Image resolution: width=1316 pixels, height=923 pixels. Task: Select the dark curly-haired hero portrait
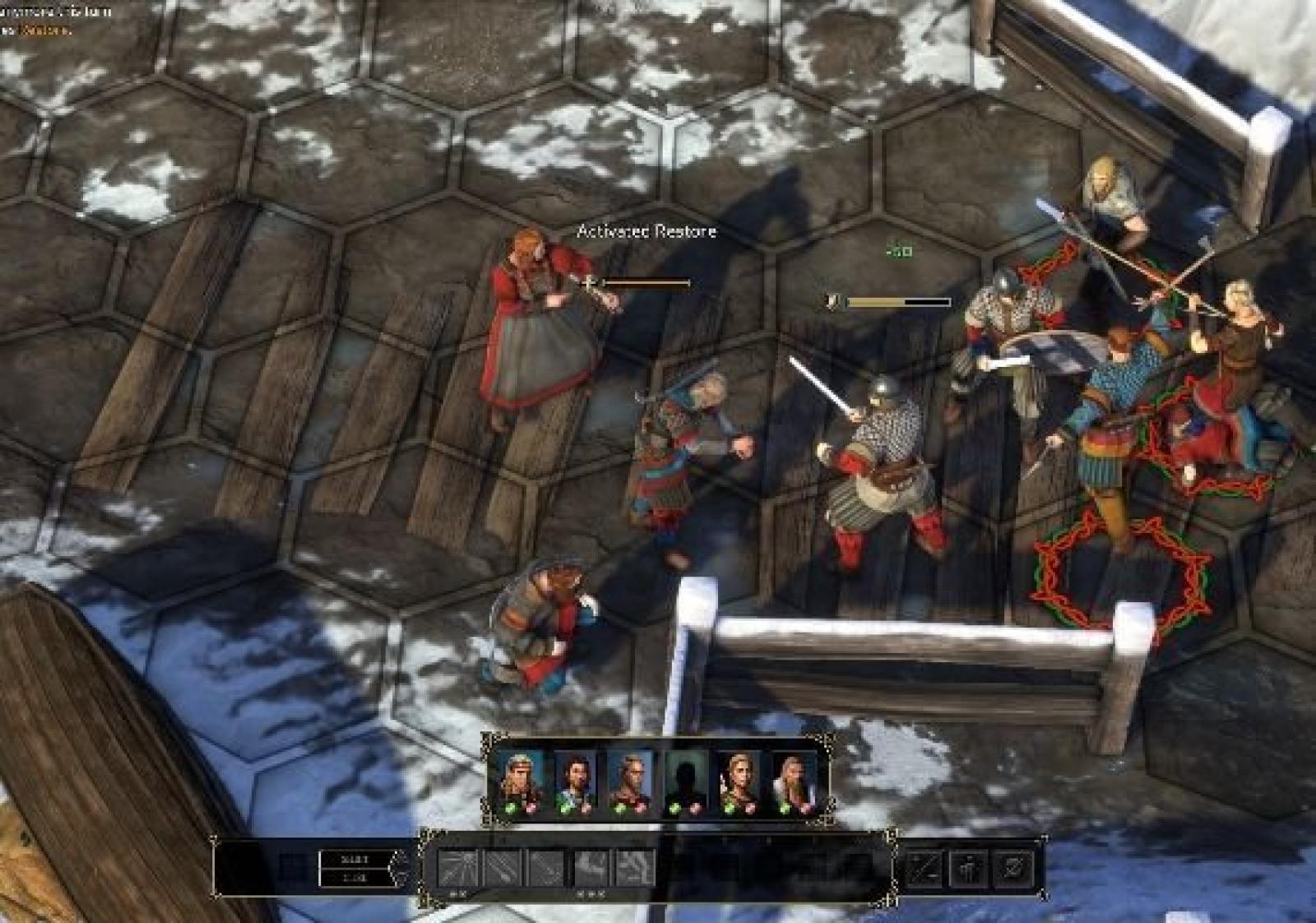[x=576, y=777]
